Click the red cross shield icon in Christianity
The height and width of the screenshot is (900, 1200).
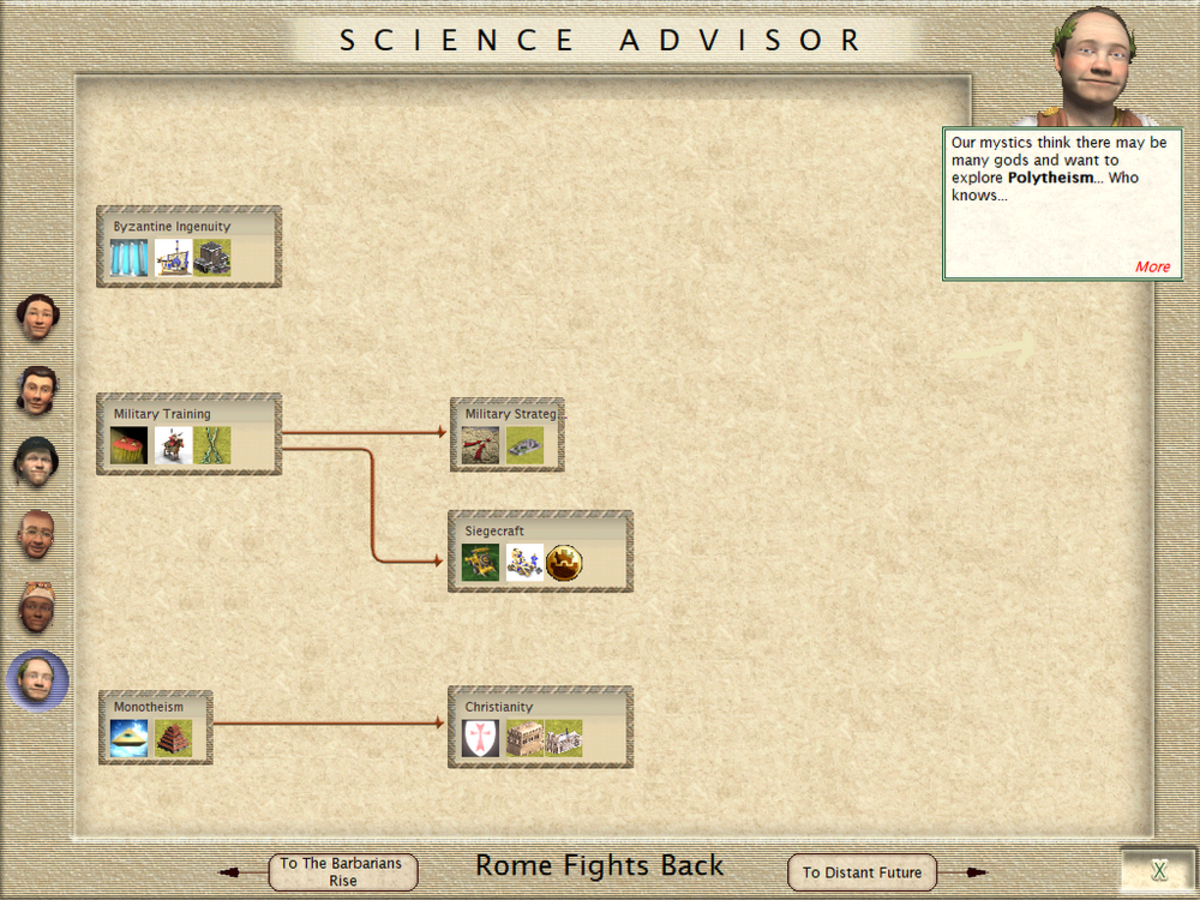click(481, 739)
